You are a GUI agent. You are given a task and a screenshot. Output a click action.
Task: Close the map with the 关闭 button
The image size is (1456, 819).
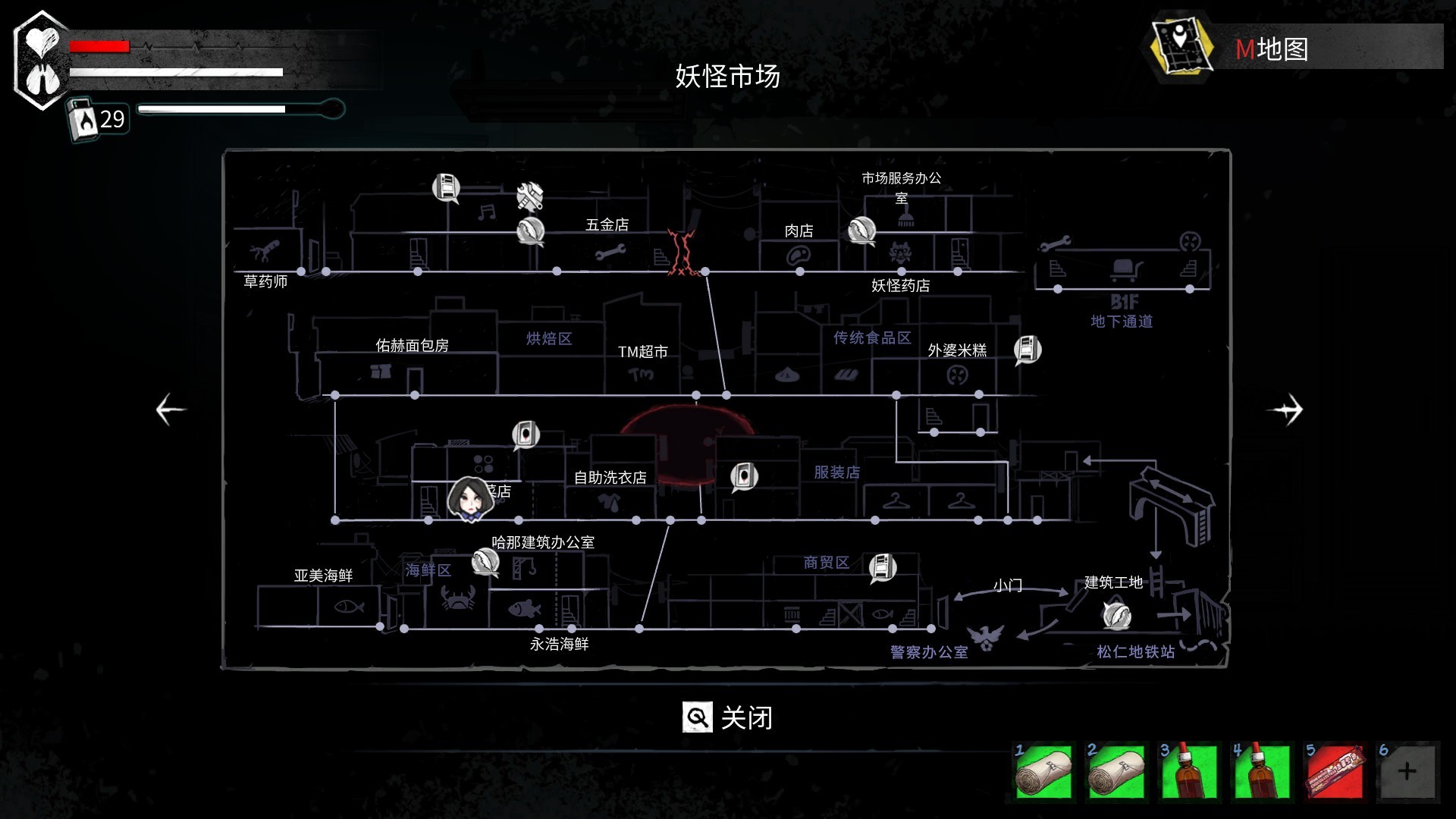pyautogui.click(x=728, y=717)
